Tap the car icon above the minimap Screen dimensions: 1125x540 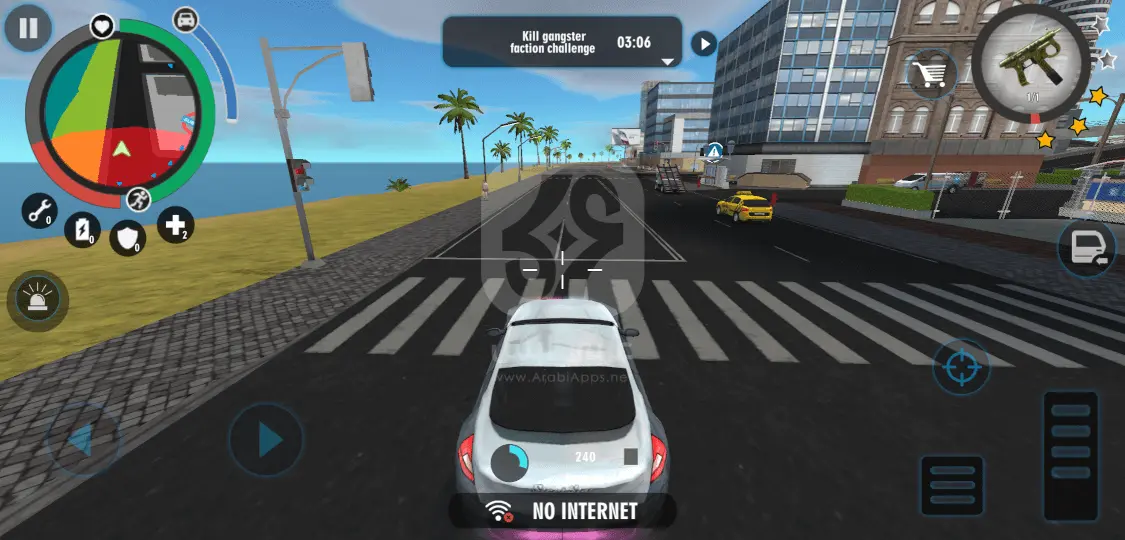click(x=186, y=19)
